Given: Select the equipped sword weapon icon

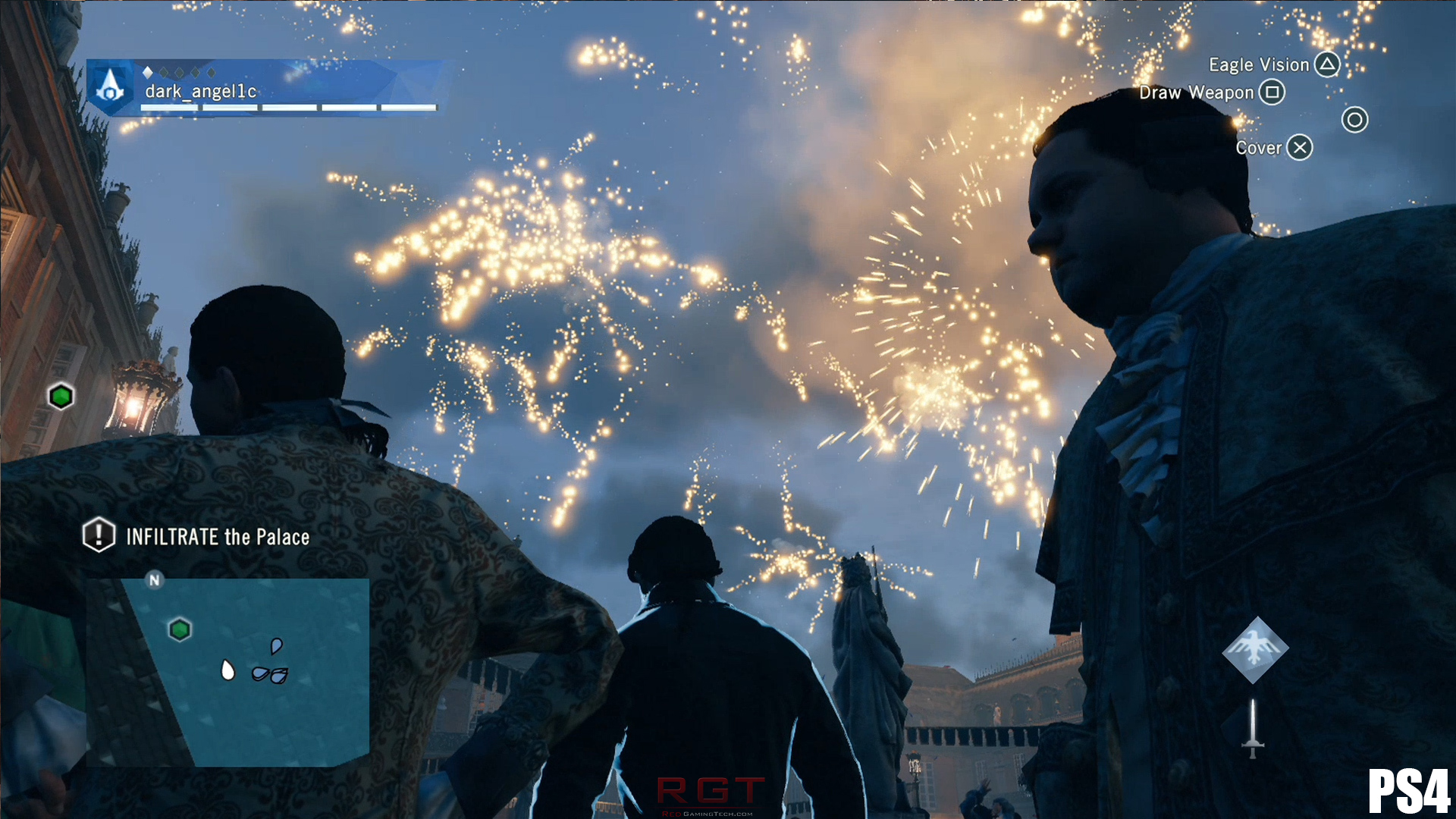Looking at the screenshot, I should click(1253, 728).
